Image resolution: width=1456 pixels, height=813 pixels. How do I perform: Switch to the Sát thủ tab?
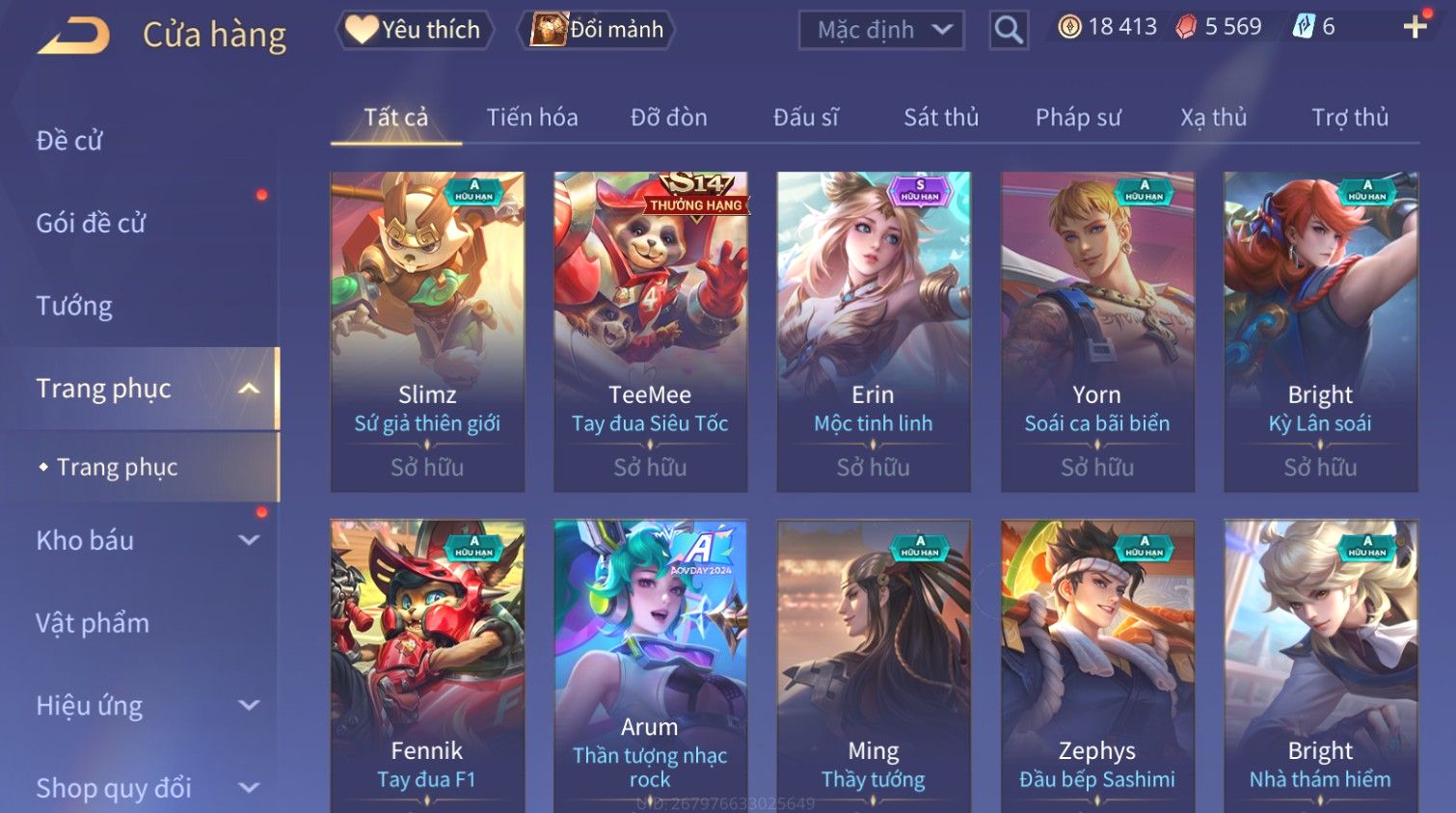pos(941,118)
